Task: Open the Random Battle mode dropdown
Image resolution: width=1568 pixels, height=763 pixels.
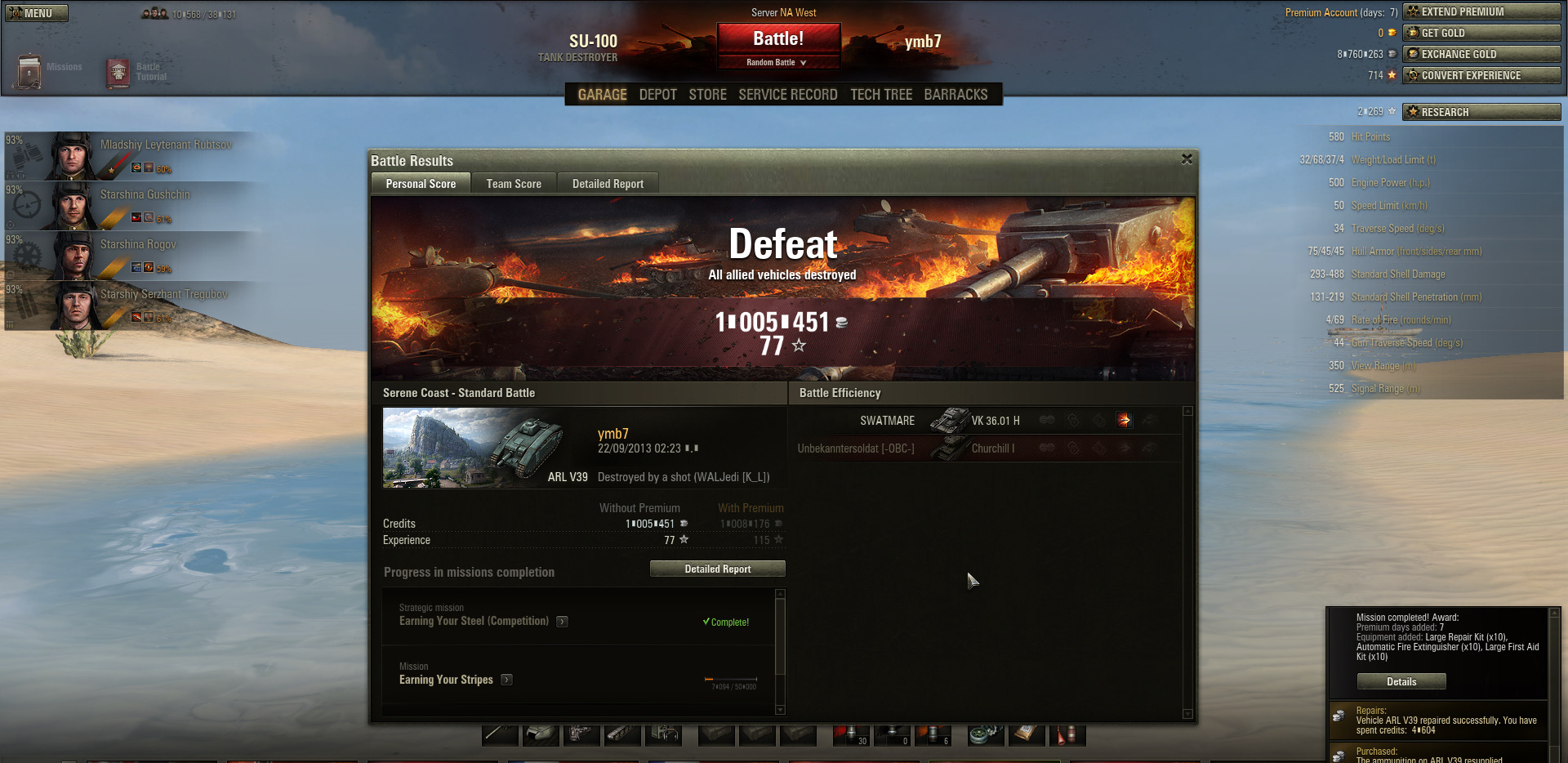Action: [778, 61]
